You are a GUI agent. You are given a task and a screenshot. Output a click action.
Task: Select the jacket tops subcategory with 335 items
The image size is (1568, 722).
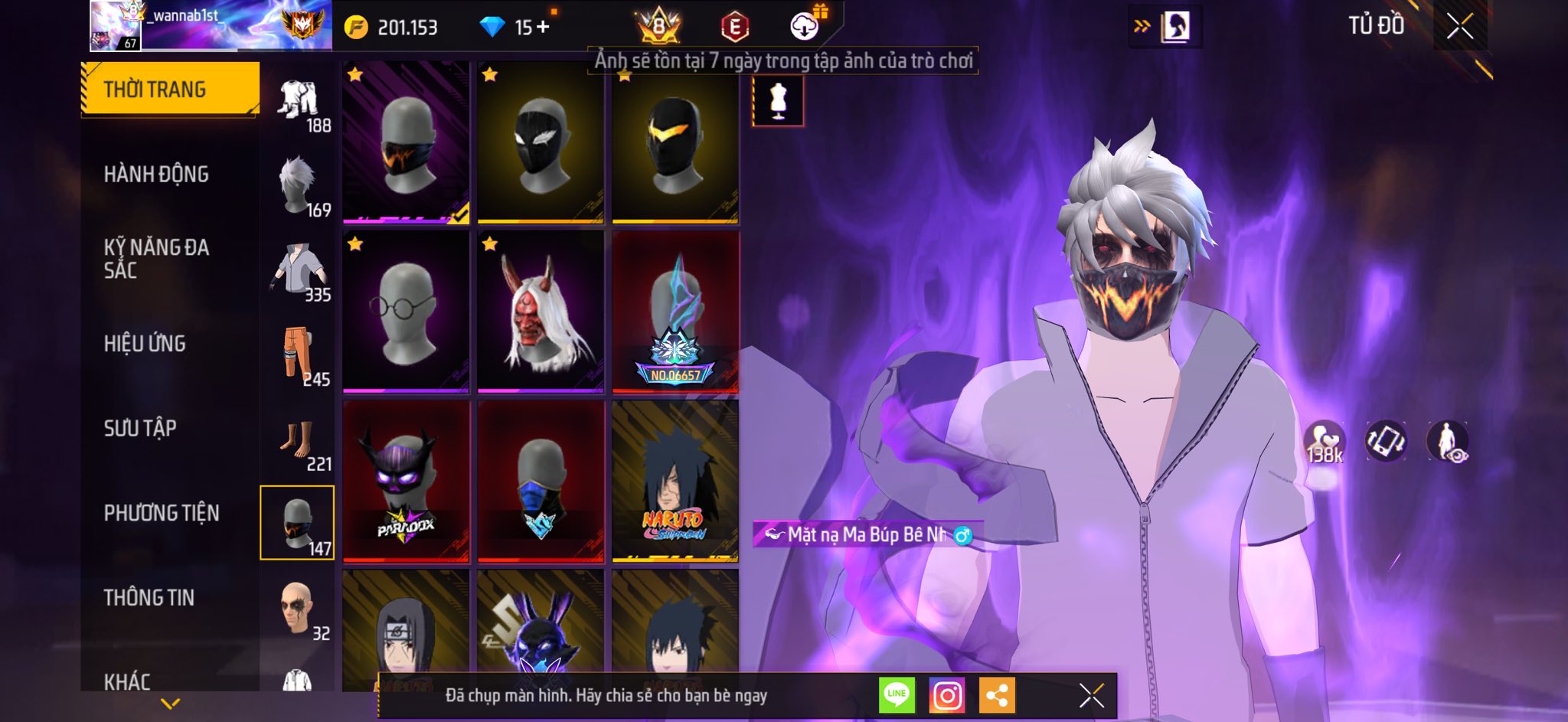coord(298,271)
